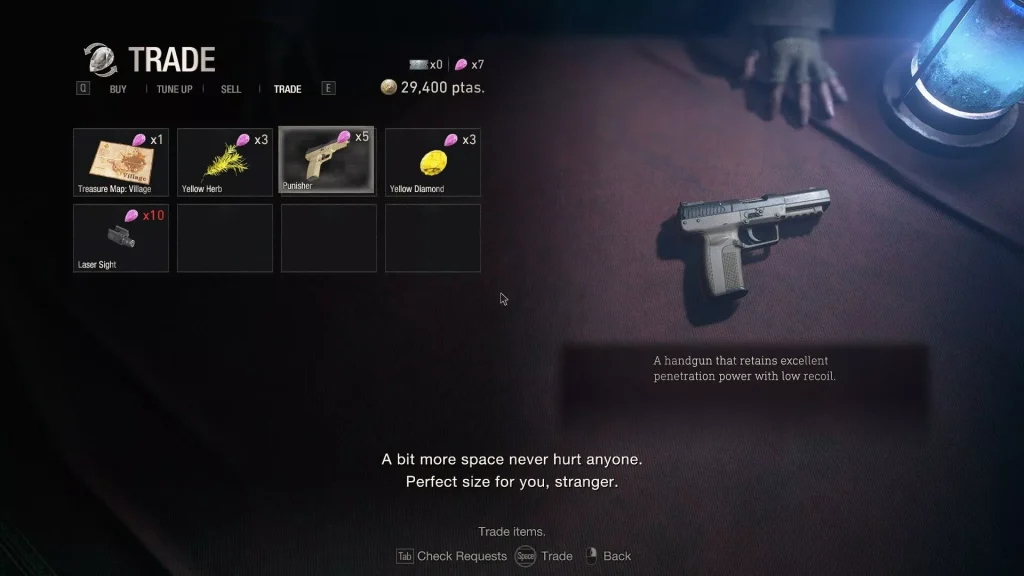Open the TUNE UP tab
The height and width of the screenshot is (576, 1024).
pos(174,89)
